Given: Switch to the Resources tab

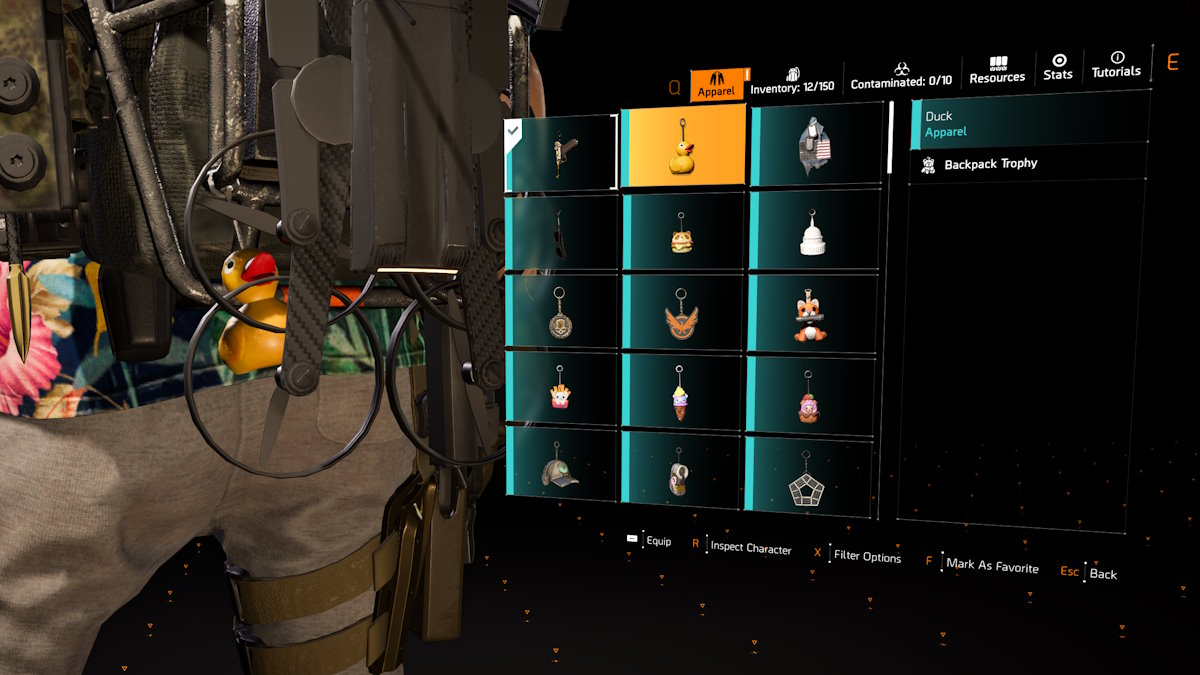Looking at the screenshot, I should 997,70.
